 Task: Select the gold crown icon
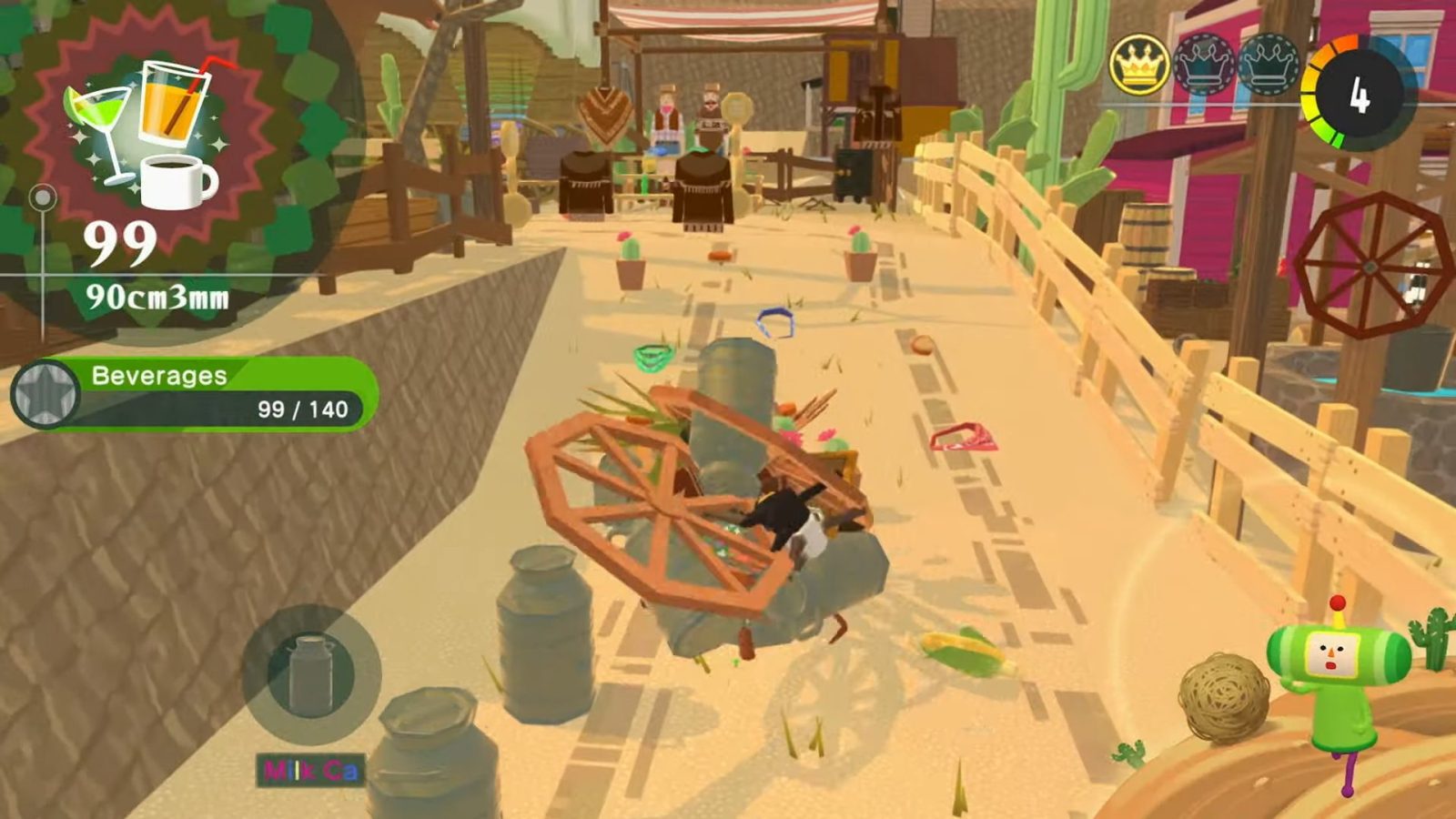(1138, 65)
